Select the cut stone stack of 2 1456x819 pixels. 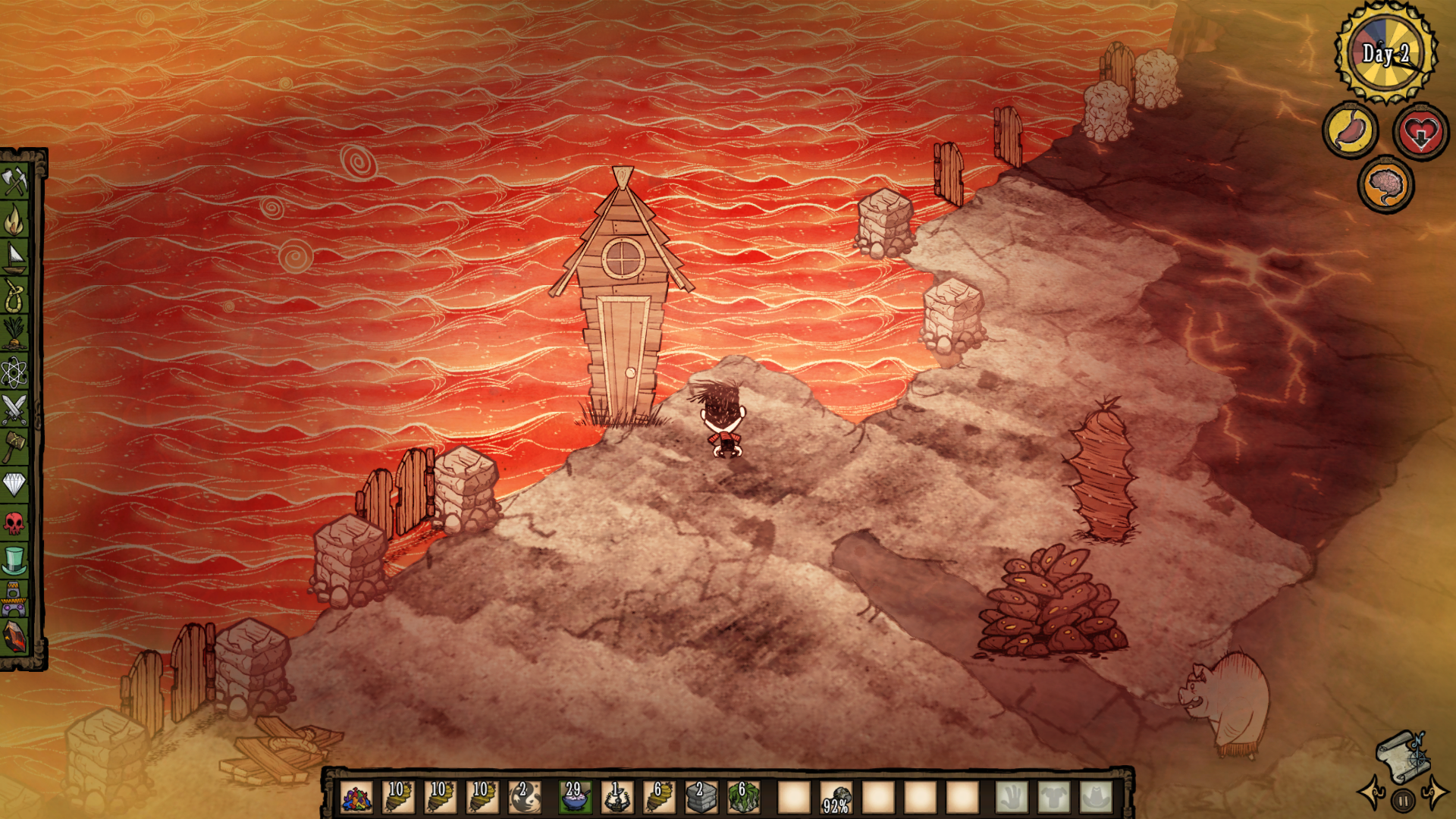tap(701, 798)
